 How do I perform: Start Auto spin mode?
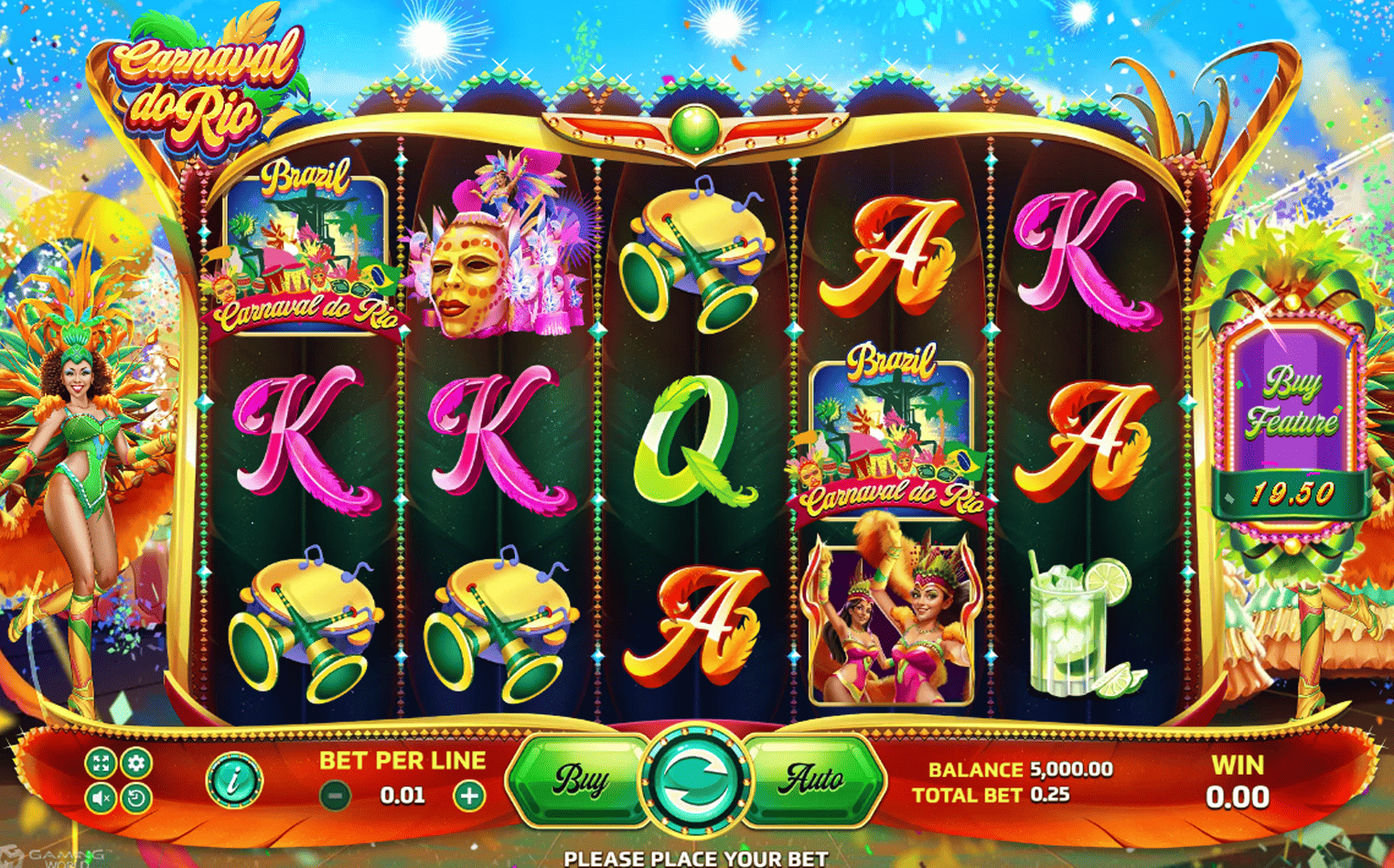(x=813, y=780)
